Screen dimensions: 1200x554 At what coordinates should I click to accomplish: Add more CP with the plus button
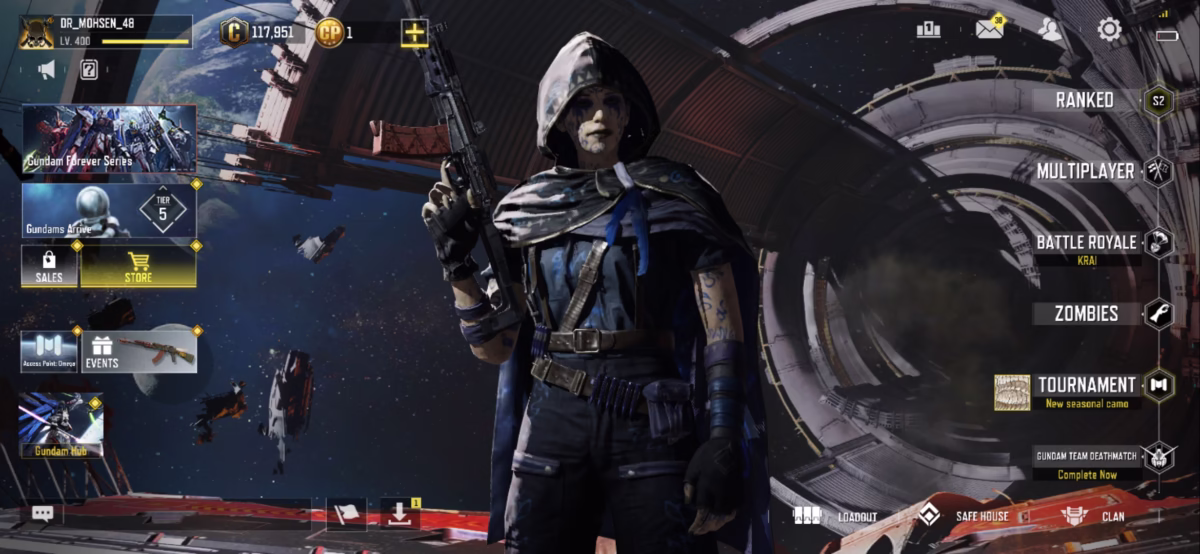(414, 32)
